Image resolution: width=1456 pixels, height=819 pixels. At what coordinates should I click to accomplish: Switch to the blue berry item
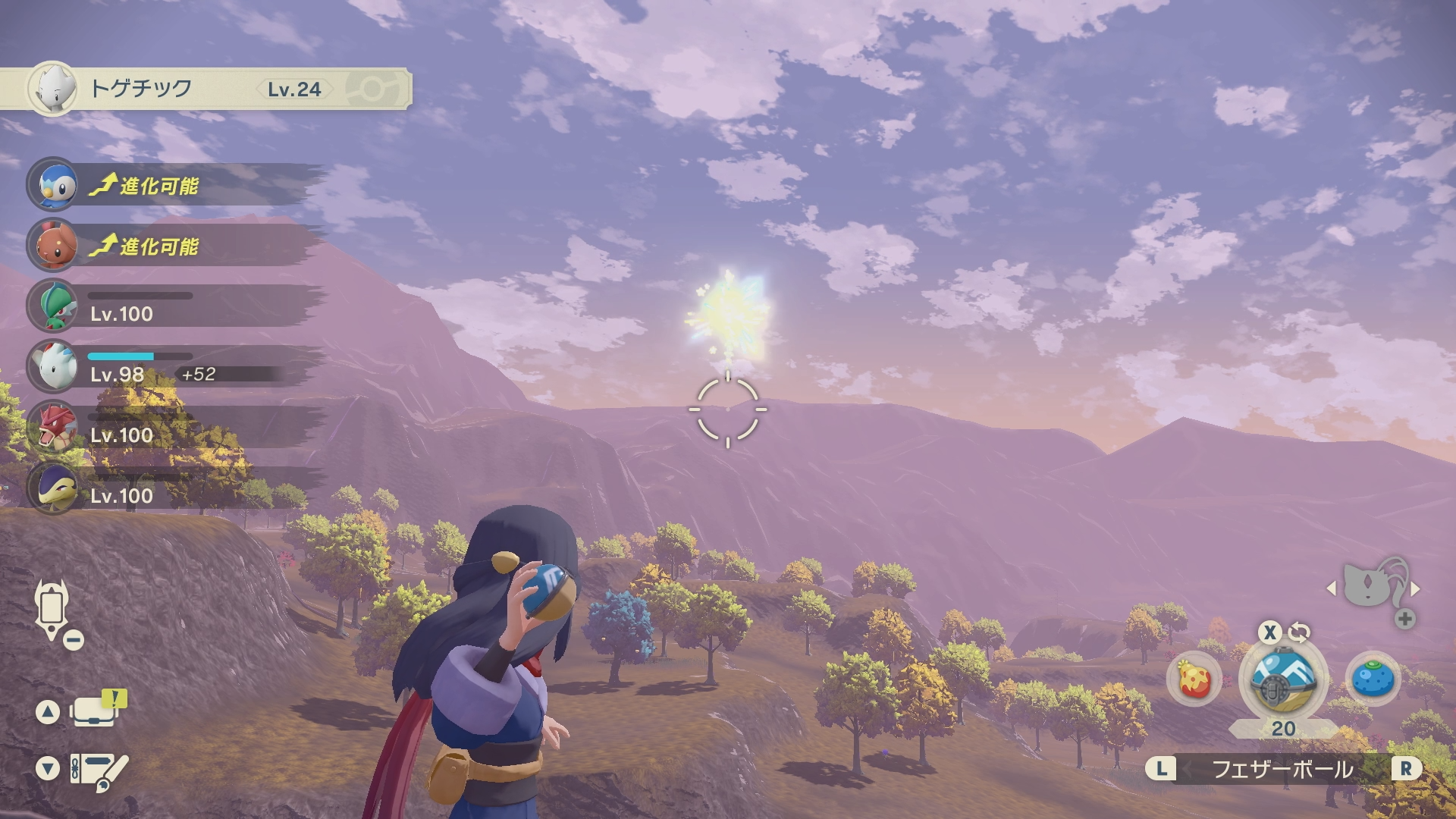point(1373,679)
